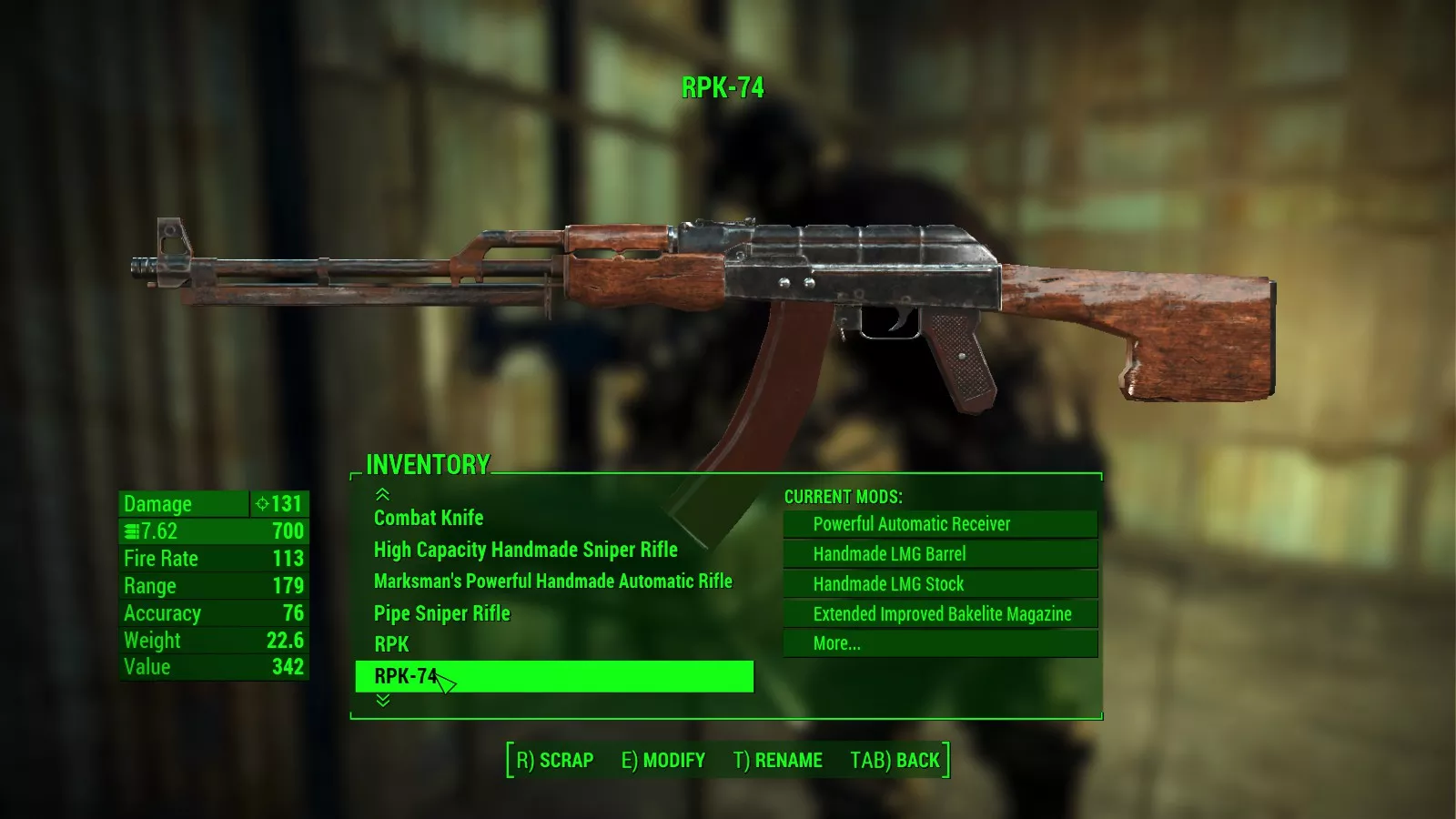Pick the Pipe Sniper Rifle entry
The image size is (1456, 819).
tap(441, 613)
